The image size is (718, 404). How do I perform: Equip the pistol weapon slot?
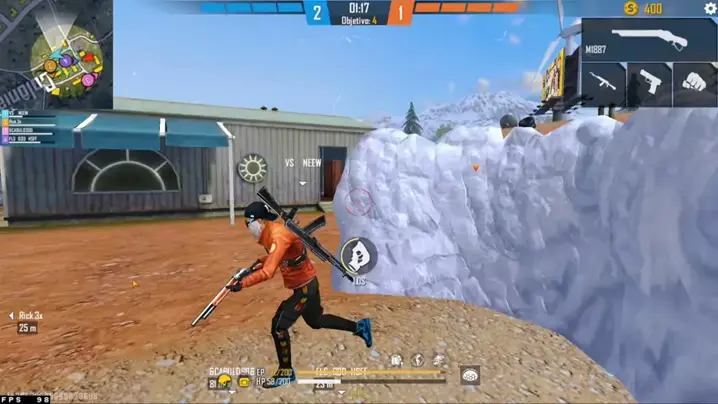click(x=649, y=83)
